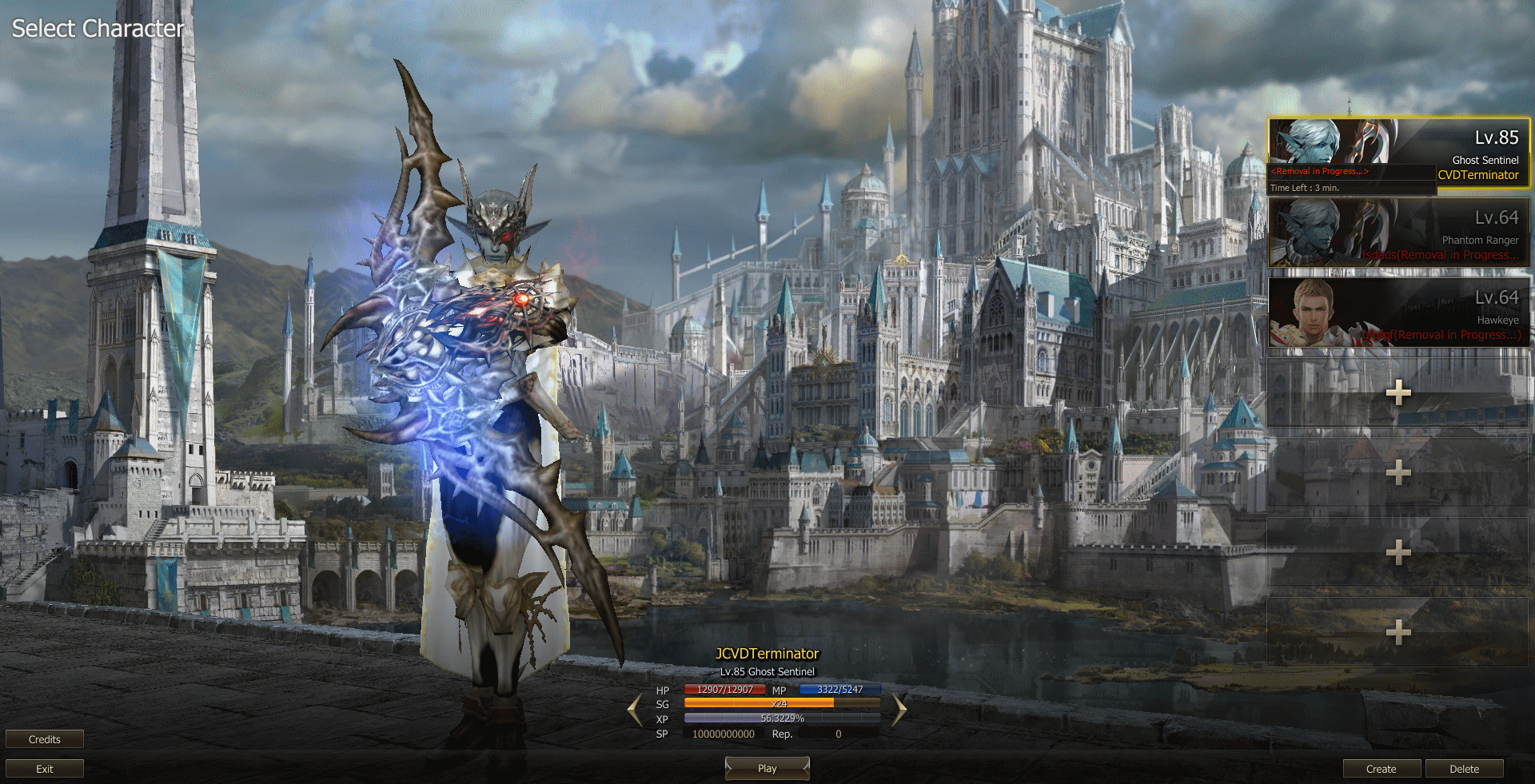1535x784 pixels.
Task: Create a new character
Action: click(1381, 769)
